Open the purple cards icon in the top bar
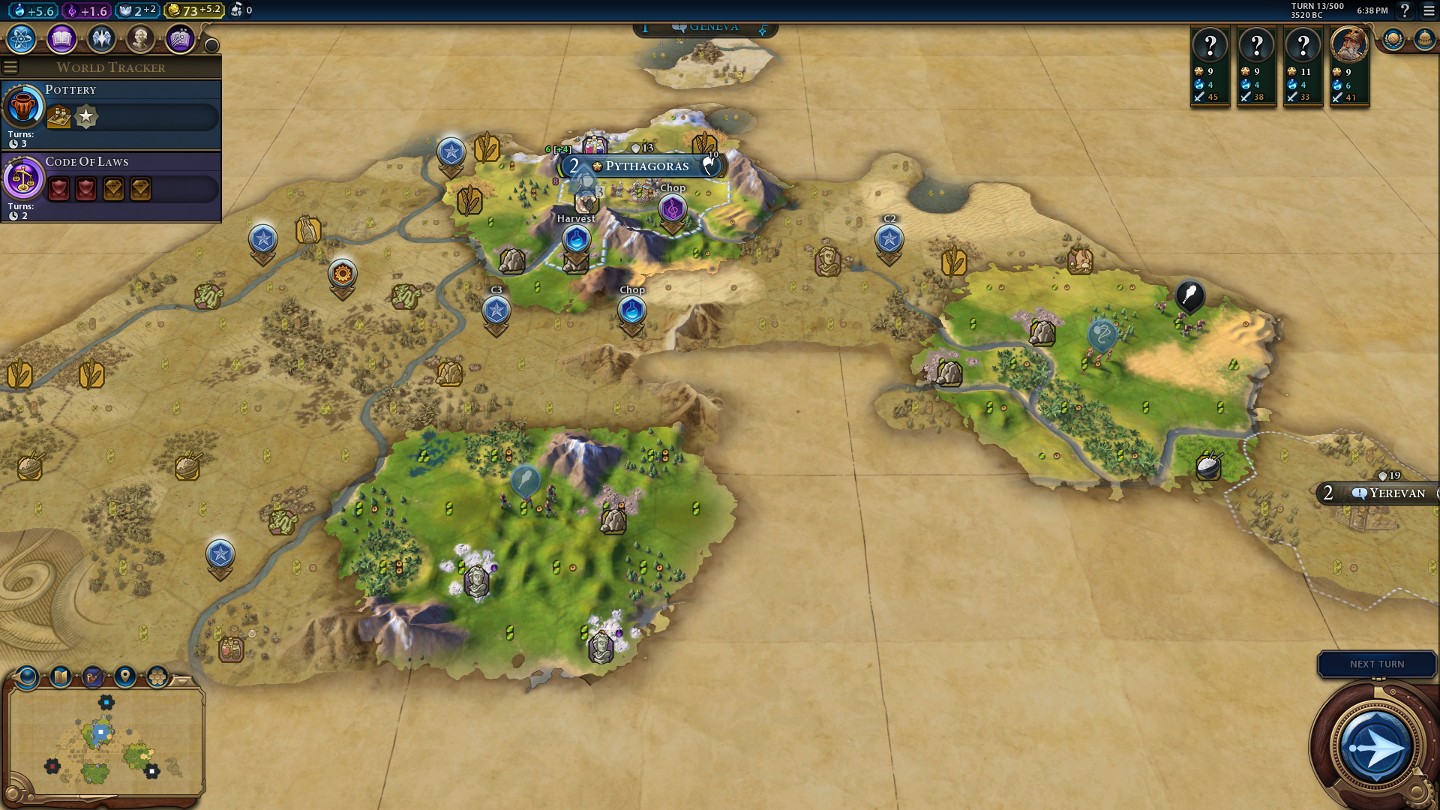This screenshot has height=810, width=1440. pyautogui.click(x=180, y=39)
